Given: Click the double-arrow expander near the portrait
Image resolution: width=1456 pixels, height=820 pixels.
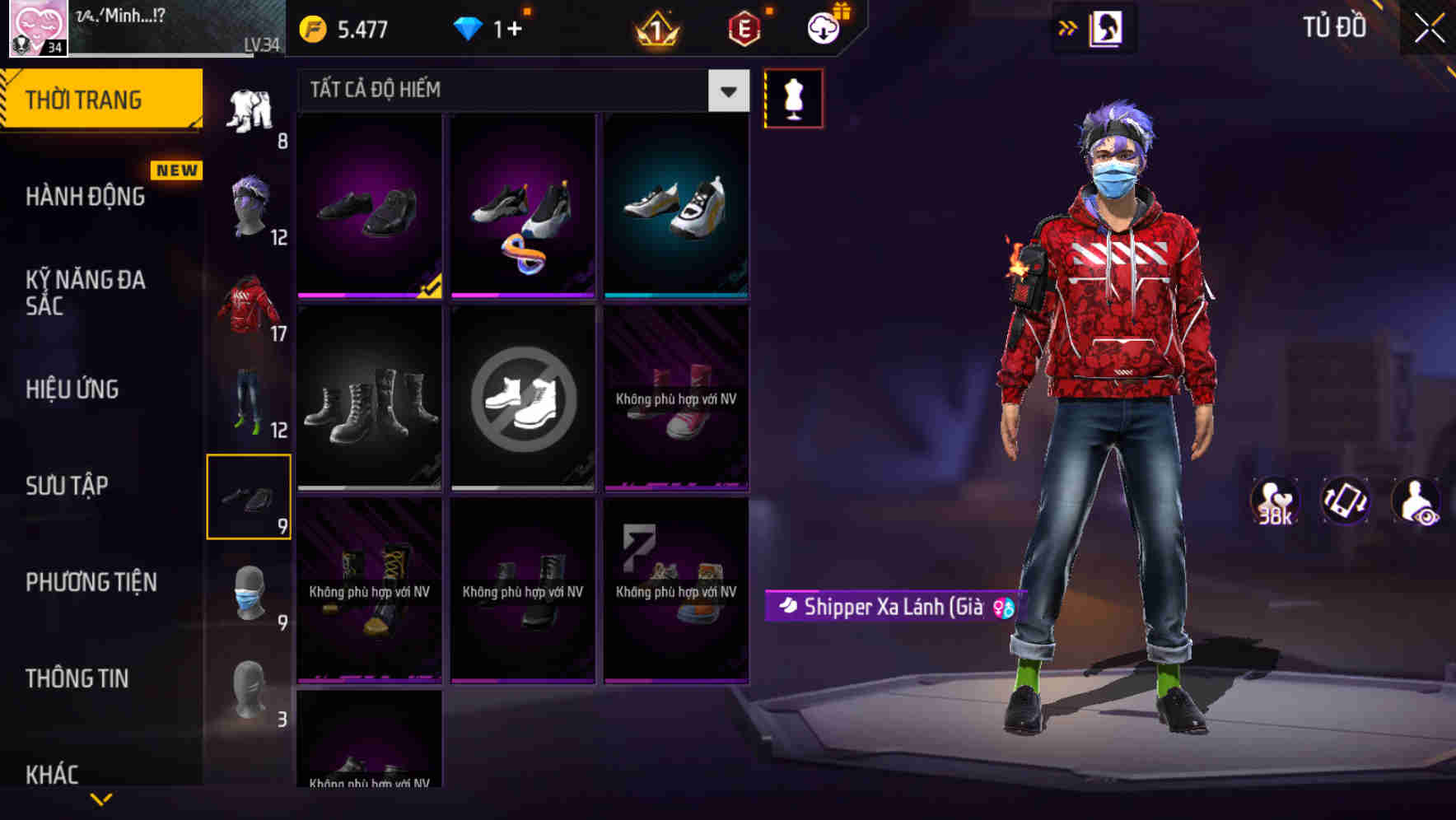Looking at the screenshot, I should click(1066, 27).
